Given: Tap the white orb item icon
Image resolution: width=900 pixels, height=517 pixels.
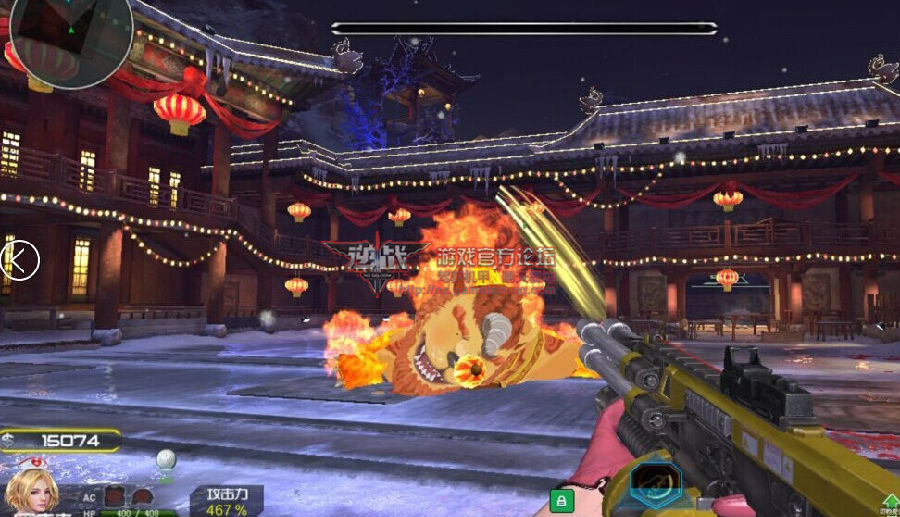Looking at the screenshot, I should tap(167, 462).
